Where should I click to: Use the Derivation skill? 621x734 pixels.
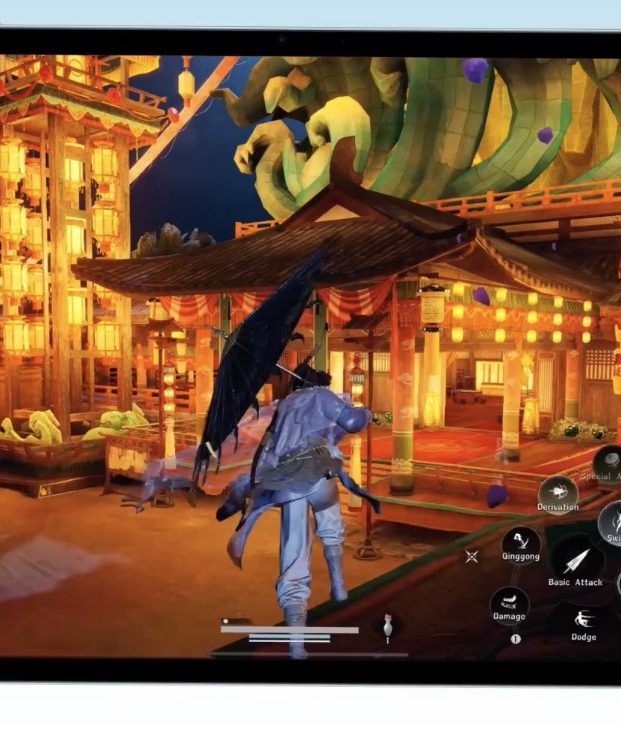click(557, 491)
